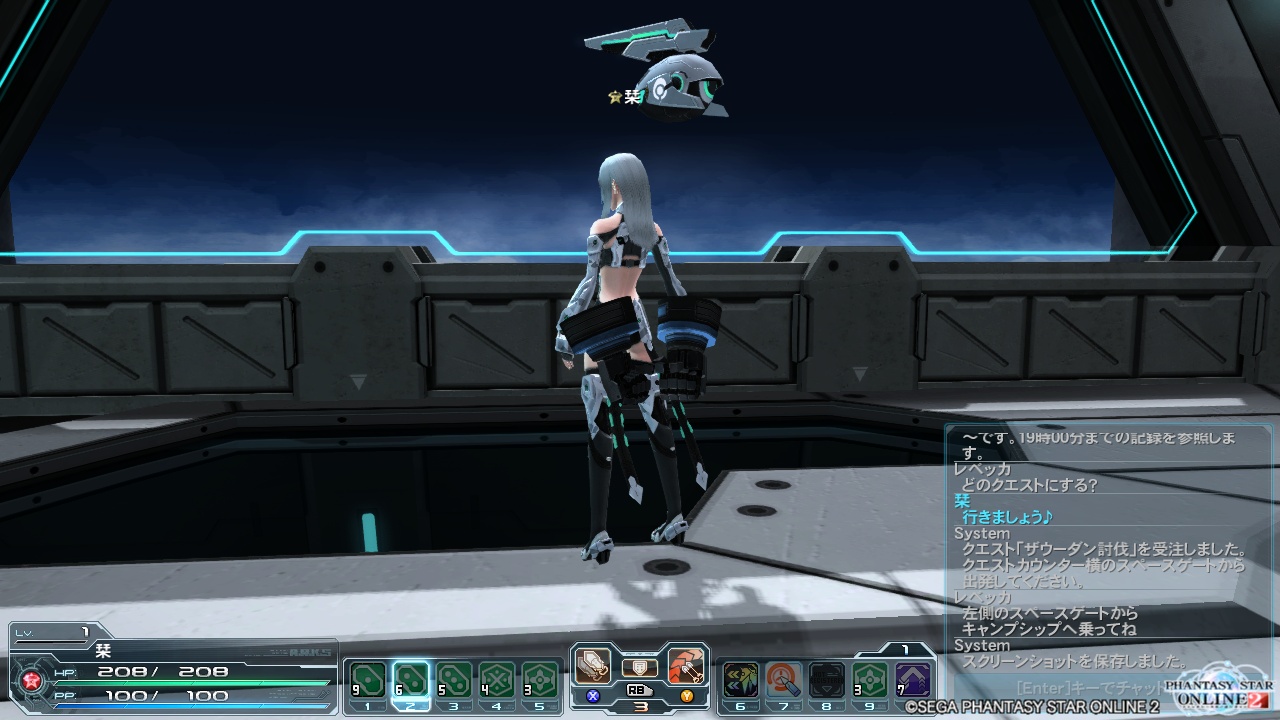
Task: Click the center shield weapon palette icon
Action: (640, 667)
